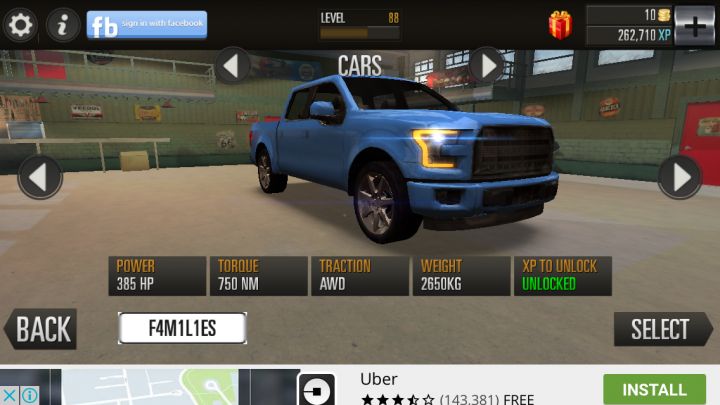Show the previous car
The height and width of the screenshot is (405, 720).
(x=40, y=178)
